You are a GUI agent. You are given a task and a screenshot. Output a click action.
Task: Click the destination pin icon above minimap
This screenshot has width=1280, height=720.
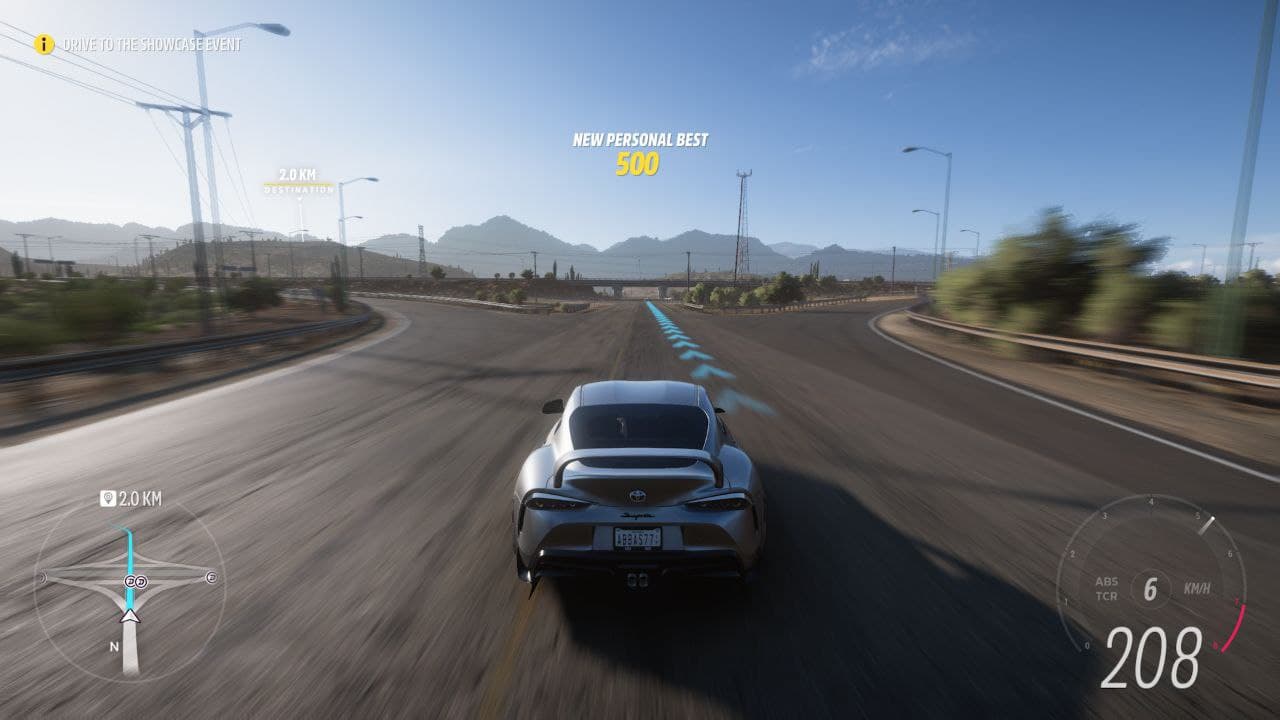click(108, 498)
